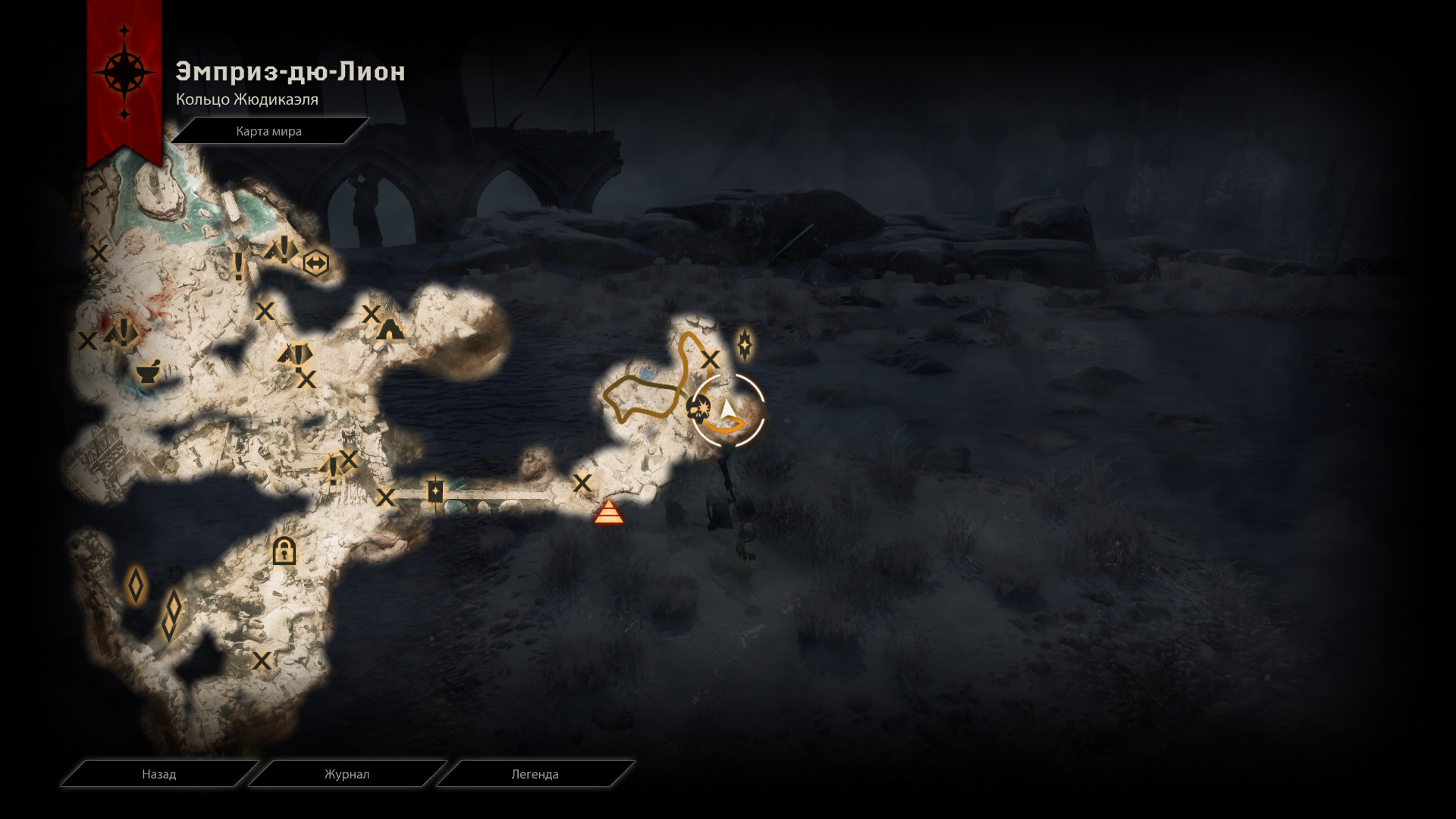Open the Журнал journal
The height and width of the screenshot is (819, 1456).
[x=347, y=774]
